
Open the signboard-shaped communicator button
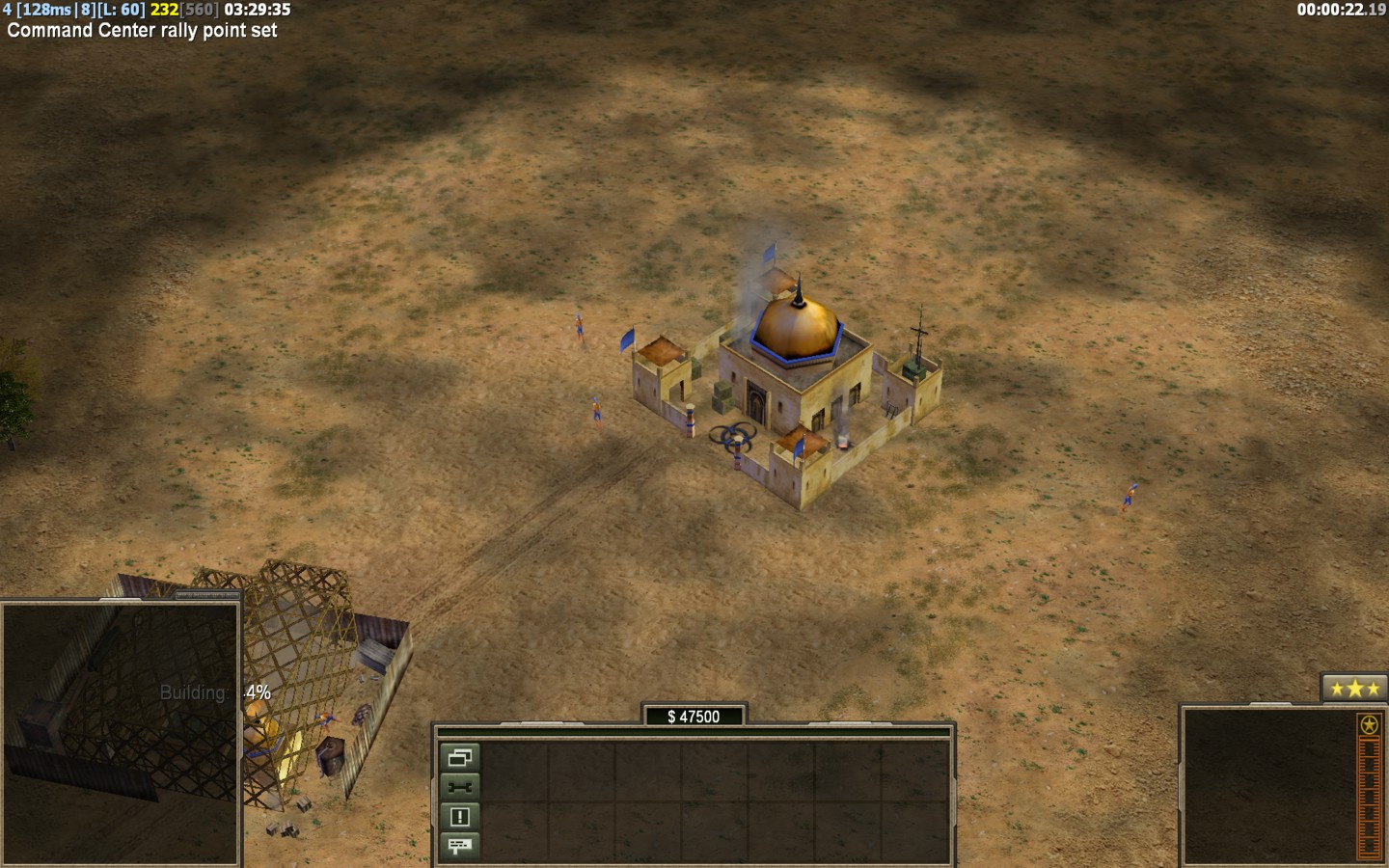tap(459, 846)
